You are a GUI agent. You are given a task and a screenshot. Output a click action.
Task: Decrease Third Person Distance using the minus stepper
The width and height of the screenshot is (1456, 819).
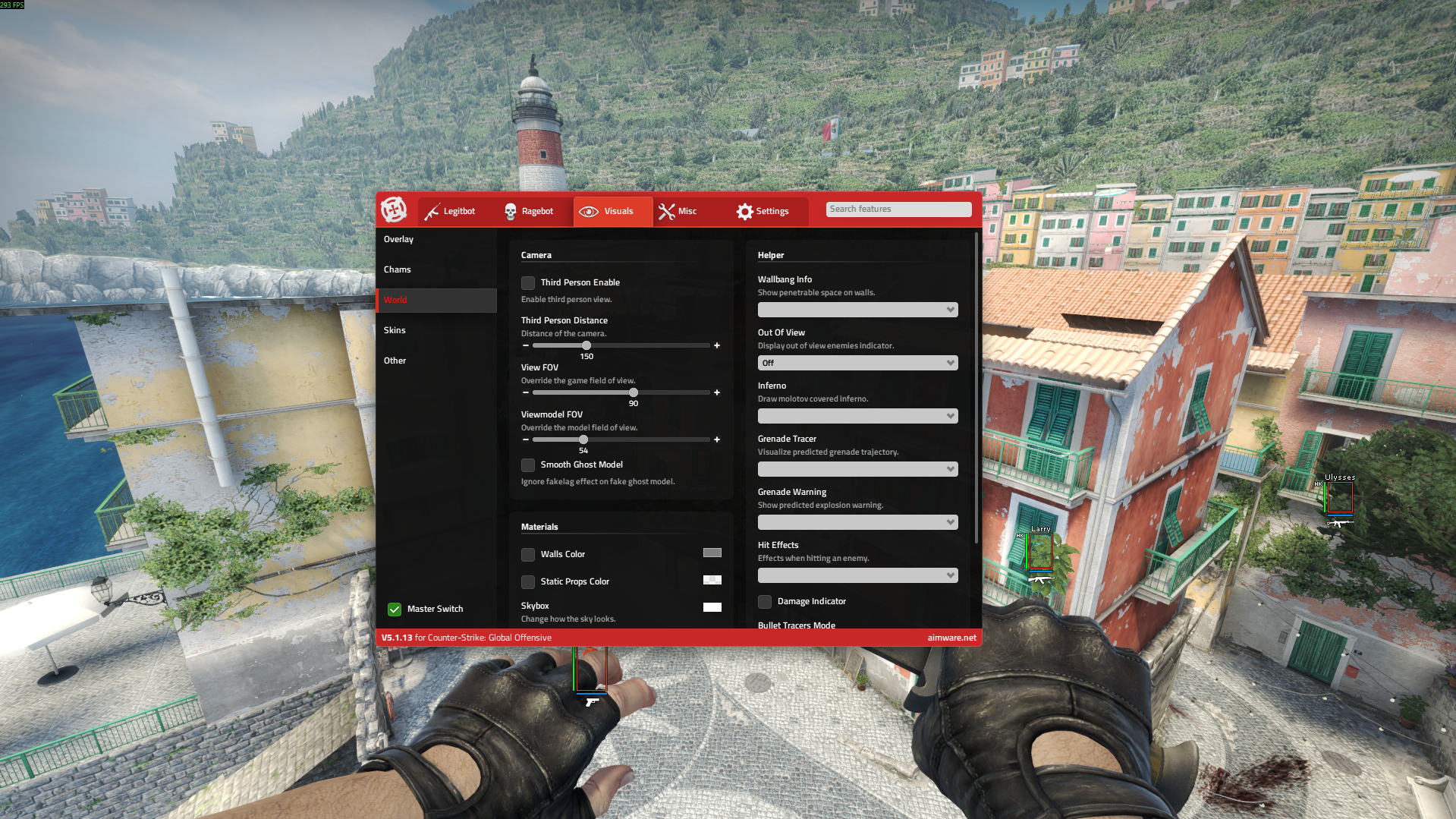[x=525, y=345]
